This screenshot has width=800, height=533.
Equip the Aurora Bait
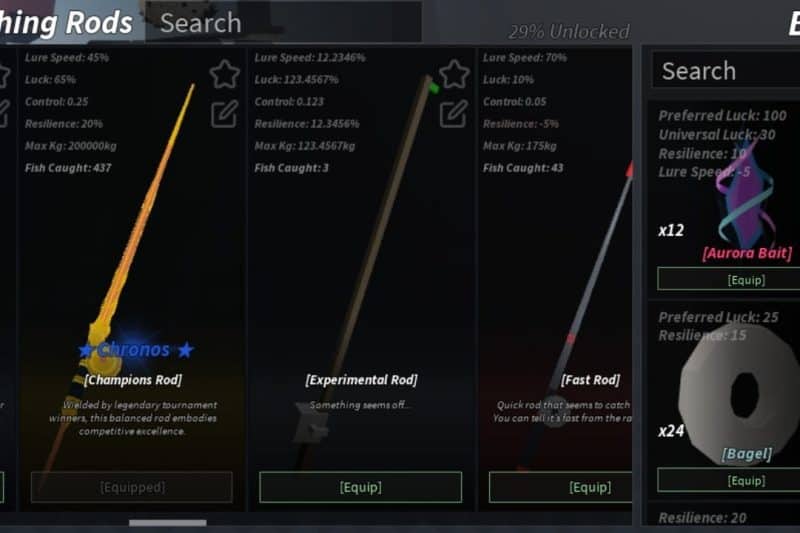tap(728, 279)
